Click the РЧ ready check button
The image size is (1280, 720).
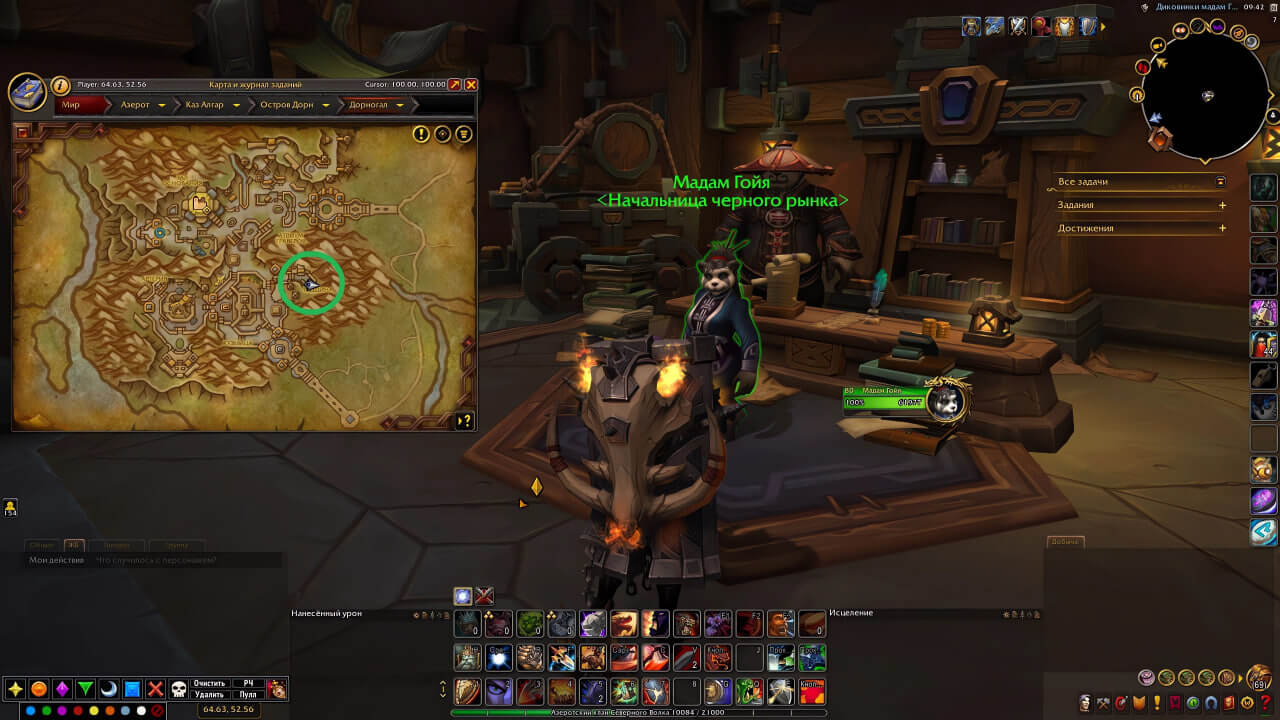[x=248, y=683]
